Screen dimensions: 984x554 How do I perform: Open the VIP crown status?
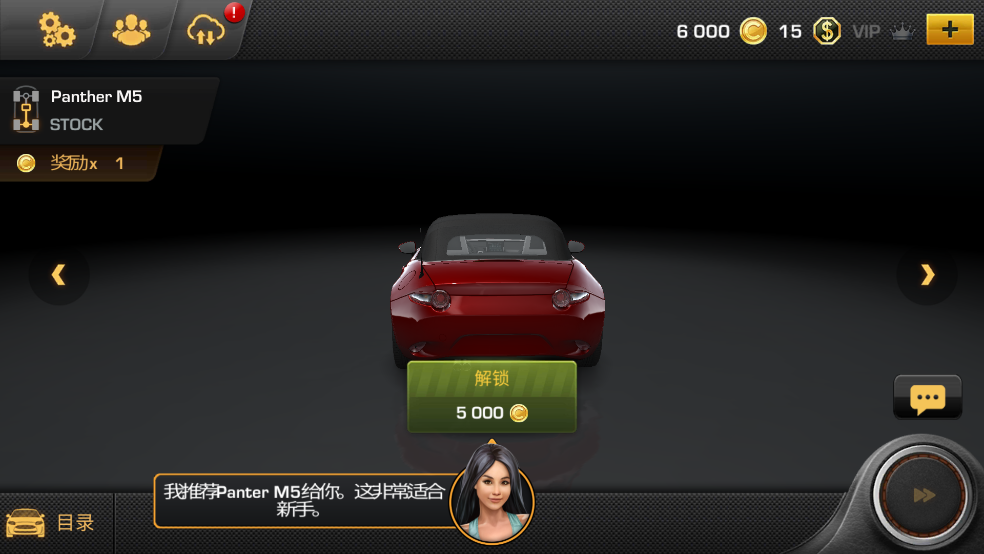(884, 31)
